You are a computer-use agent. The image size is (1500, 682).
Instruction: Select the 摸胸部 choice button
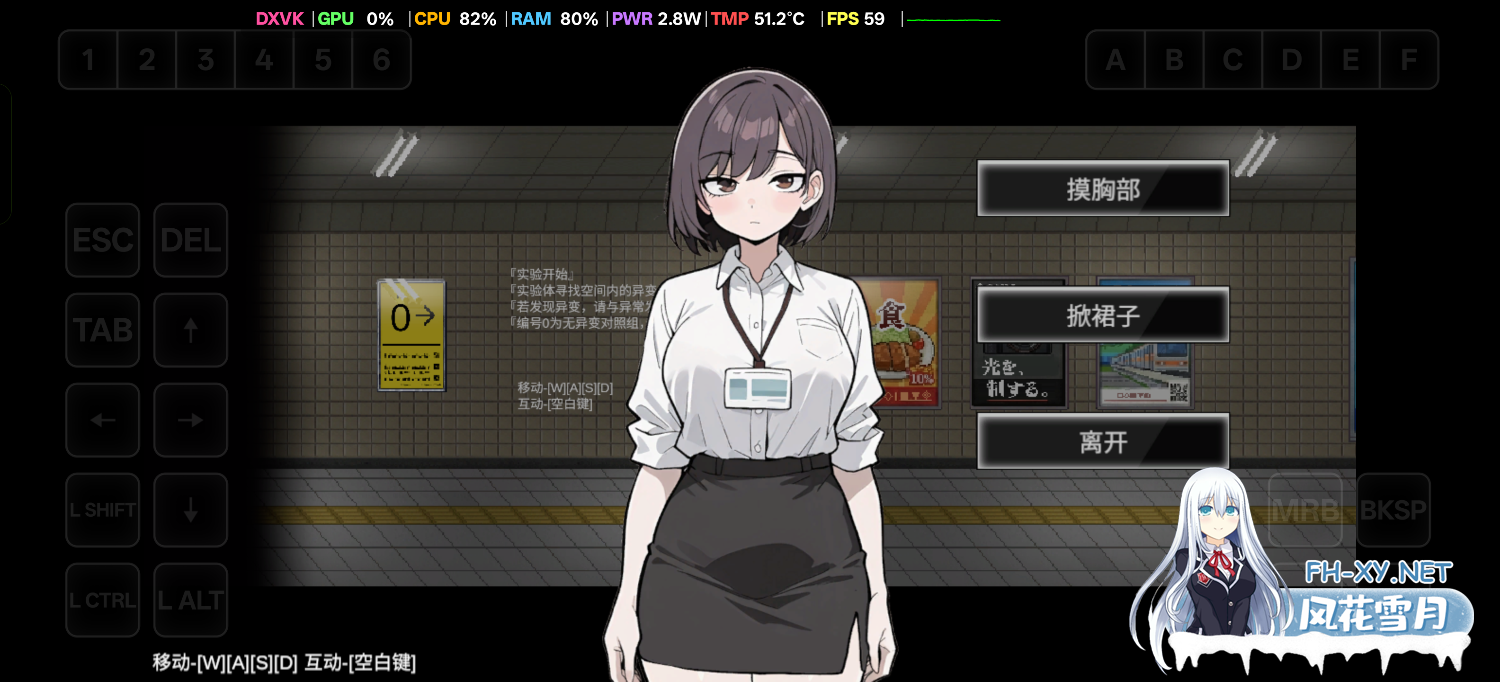(1102, 189)
